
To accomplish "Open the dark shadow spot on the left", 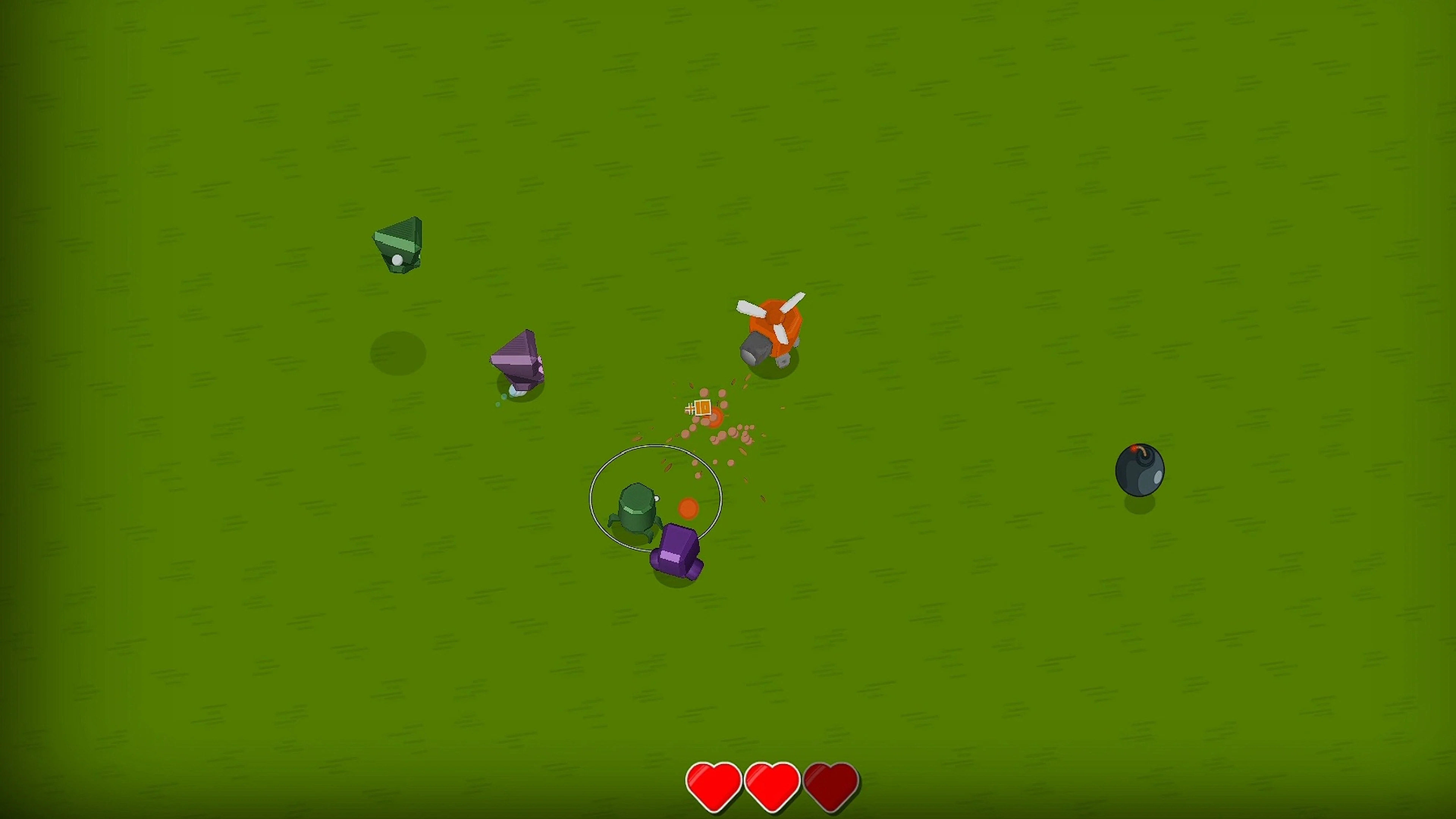I will pos(399,353).
